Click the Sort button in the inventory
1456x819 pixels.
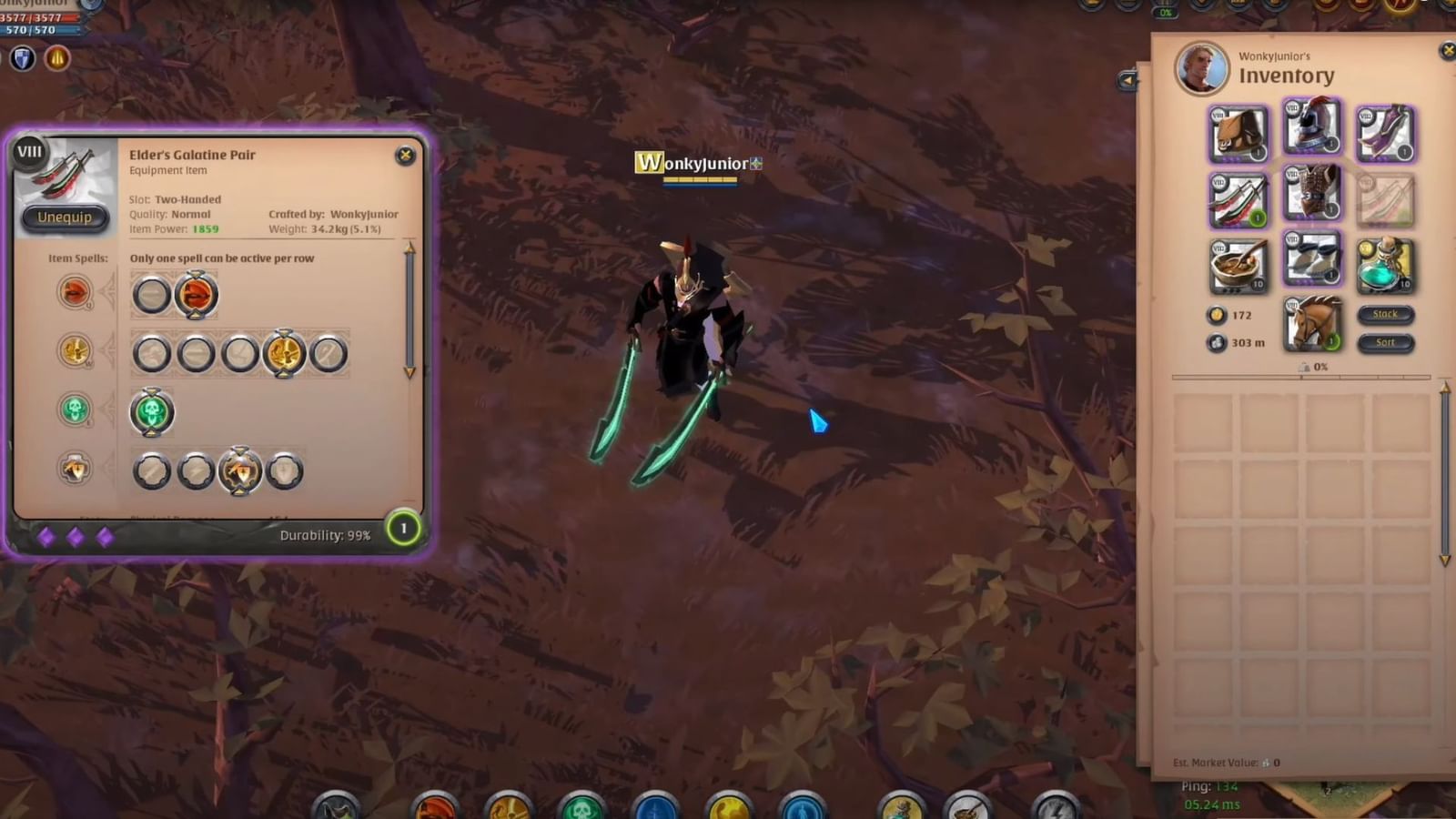[1385, 342]
